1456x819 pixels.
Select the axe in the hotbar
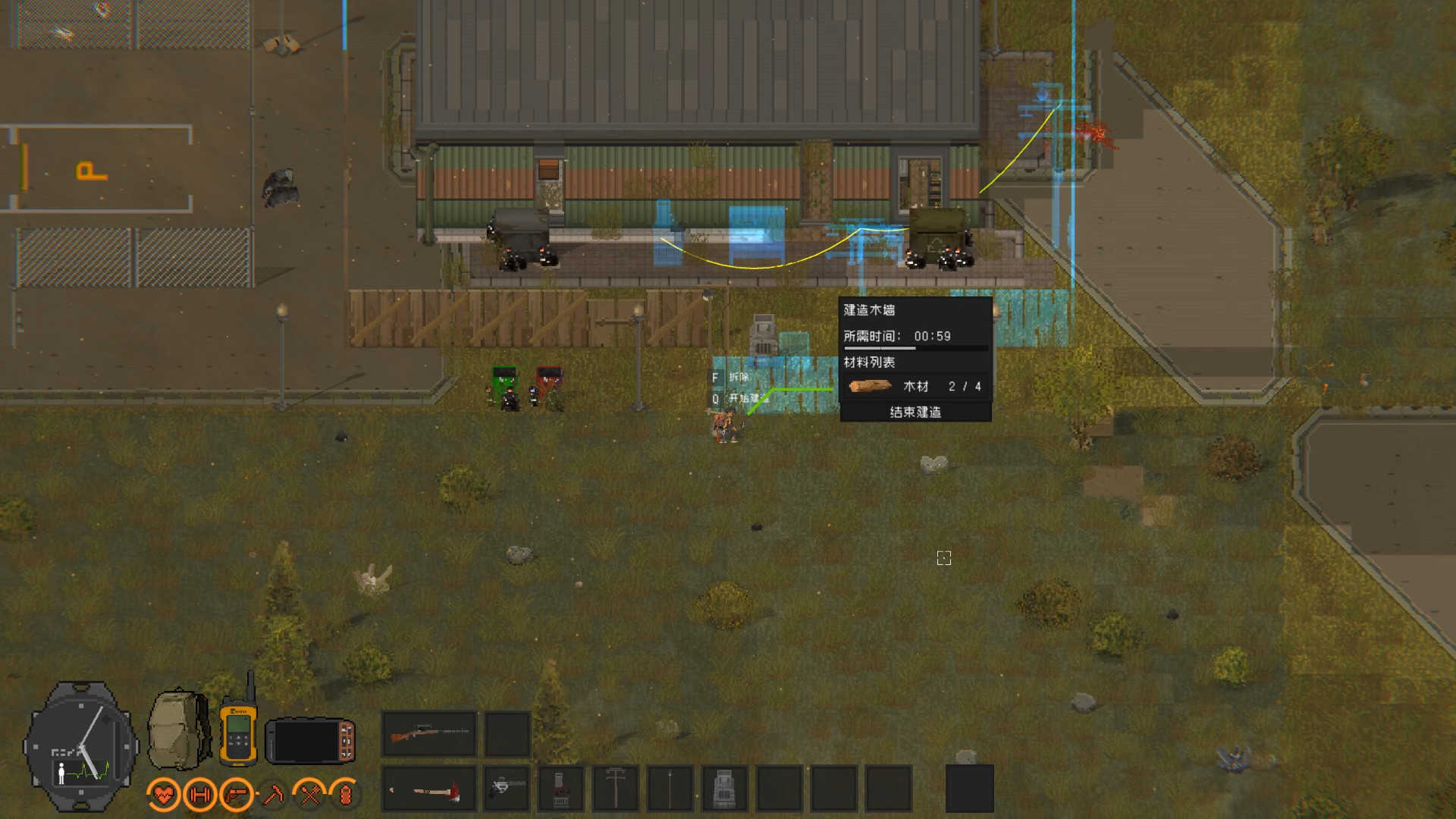coord(428,790)
